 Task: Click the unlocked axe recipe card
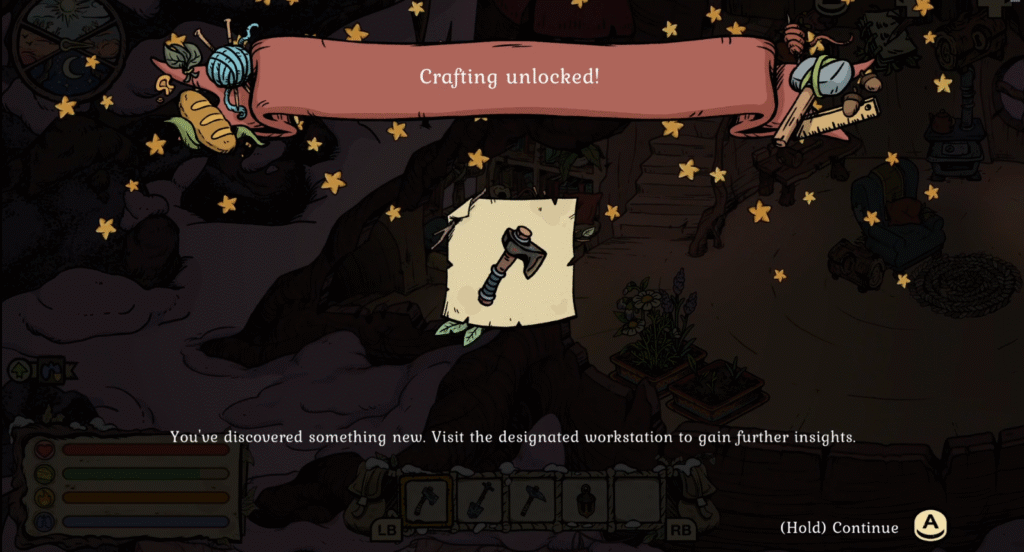511,264
